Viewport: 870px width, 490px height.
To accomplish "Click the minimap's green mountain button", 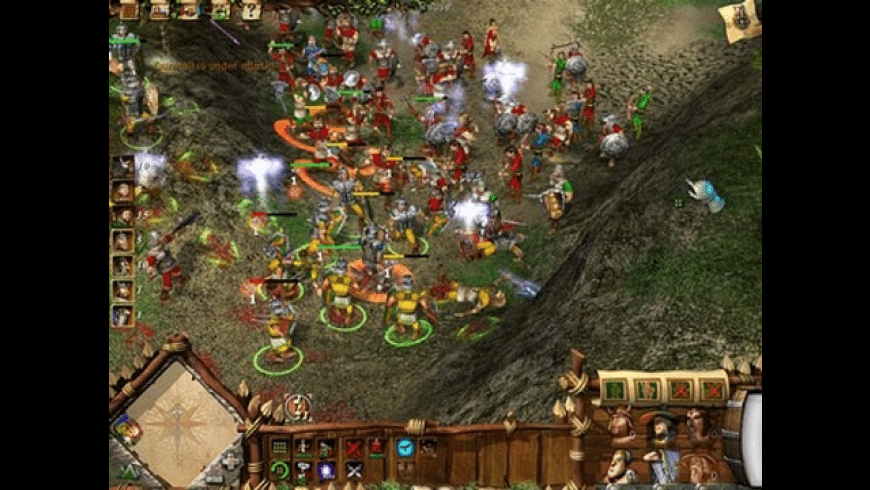I will click(127, 472).
